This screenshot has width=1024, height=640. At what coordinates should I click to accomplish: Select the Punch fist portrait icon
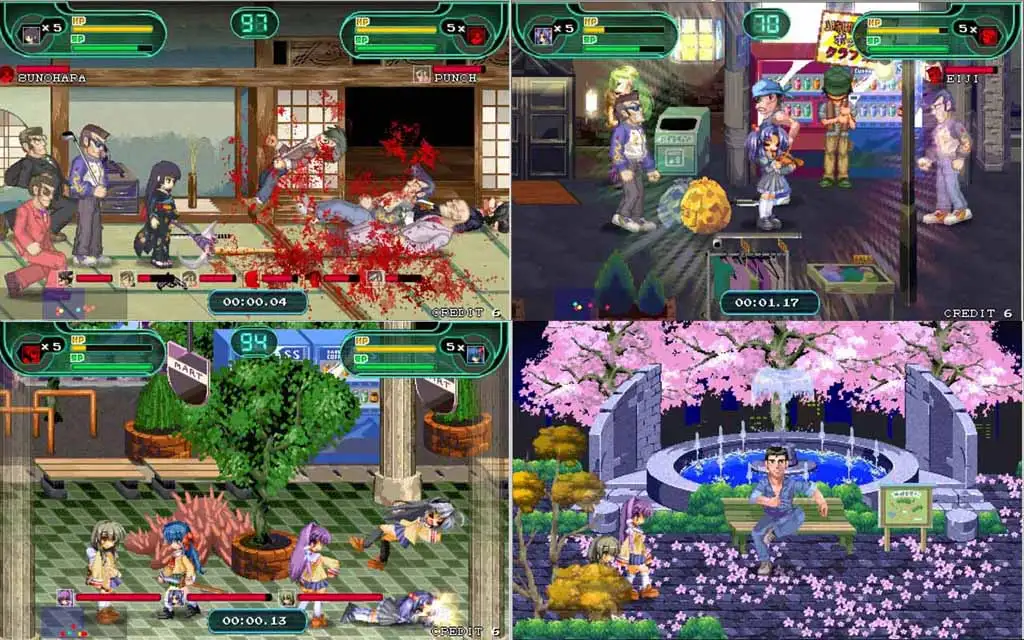tap(423, 75)
